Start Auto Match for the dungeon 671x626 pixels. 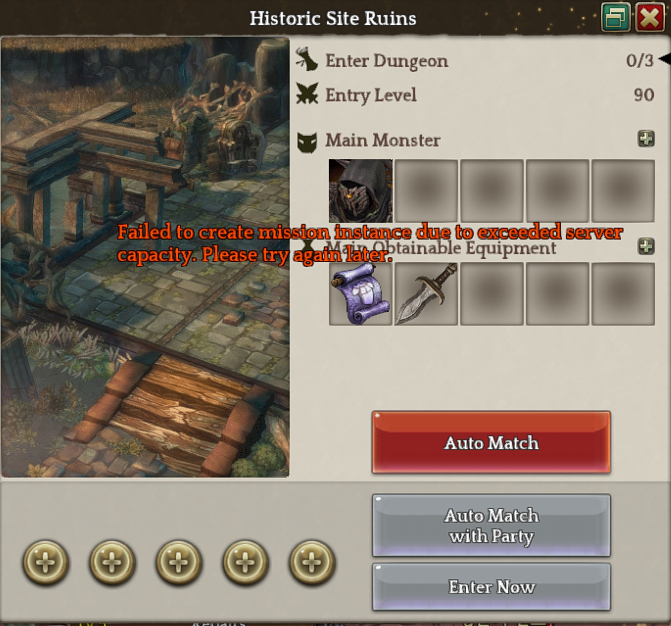[491, 442]
